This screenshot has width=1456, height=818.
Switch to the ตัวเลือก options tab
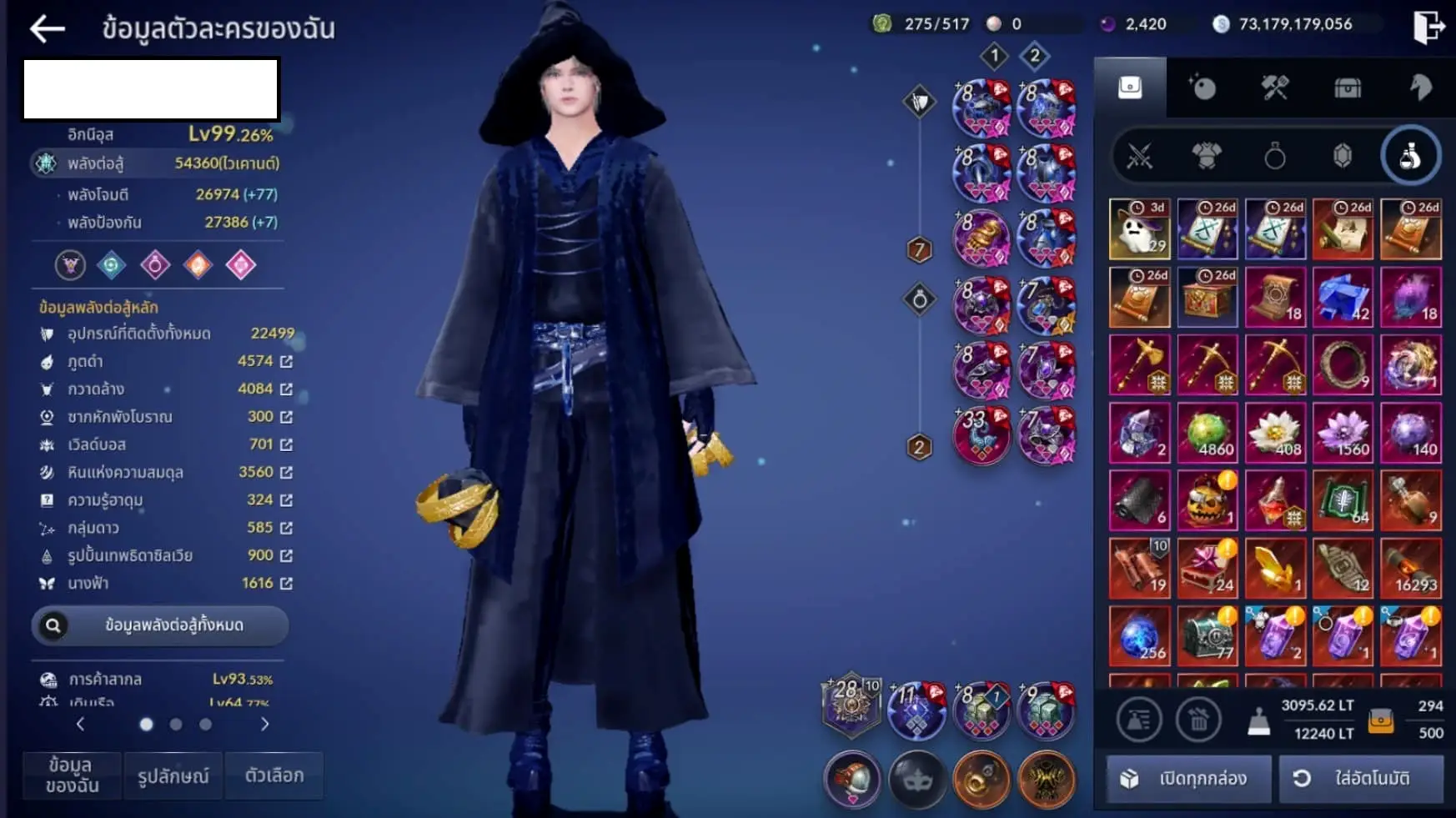[274, 776]
